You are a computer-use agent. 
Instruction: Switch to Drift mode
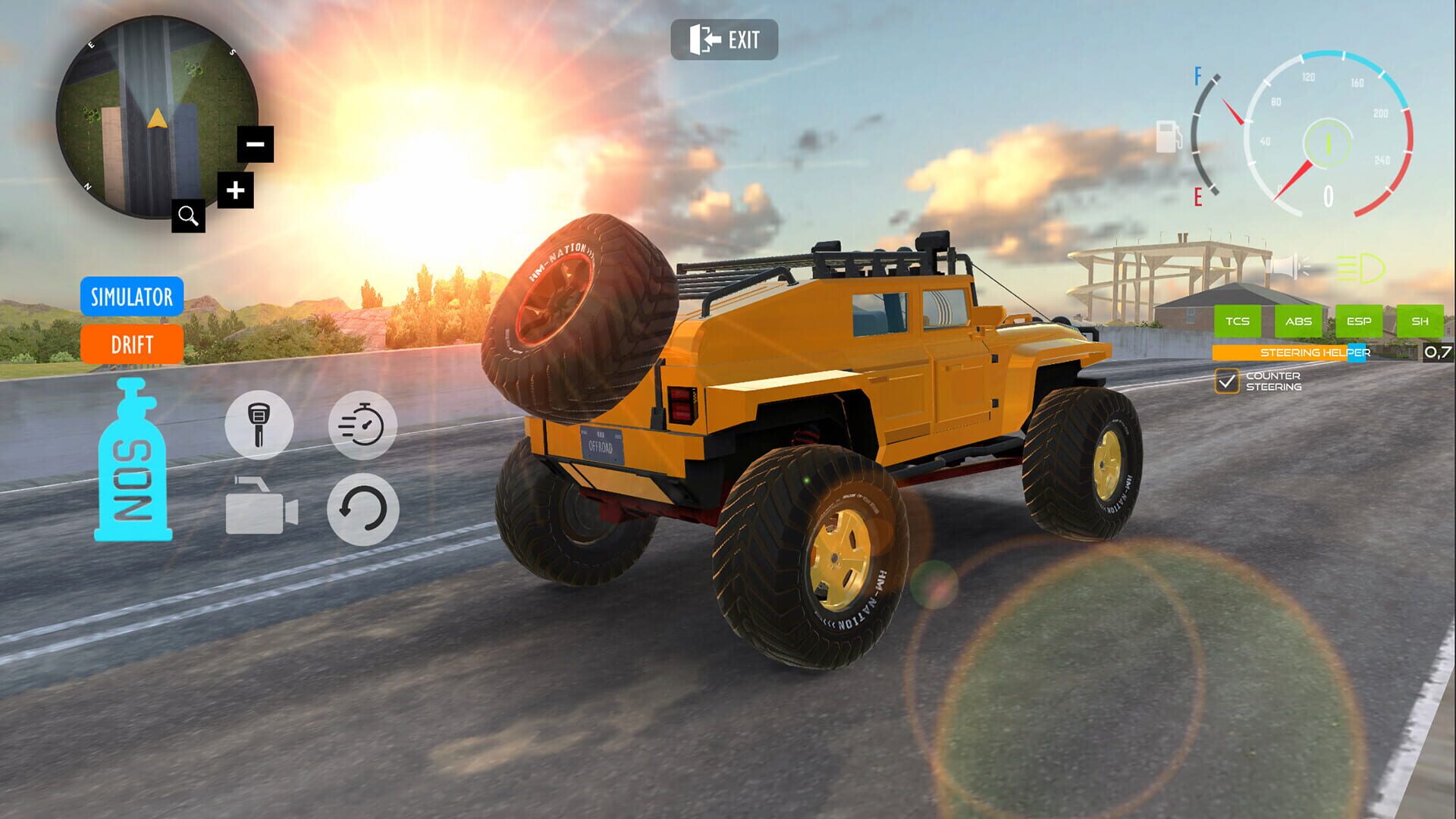pyautogui.click(x=132, y=346)
